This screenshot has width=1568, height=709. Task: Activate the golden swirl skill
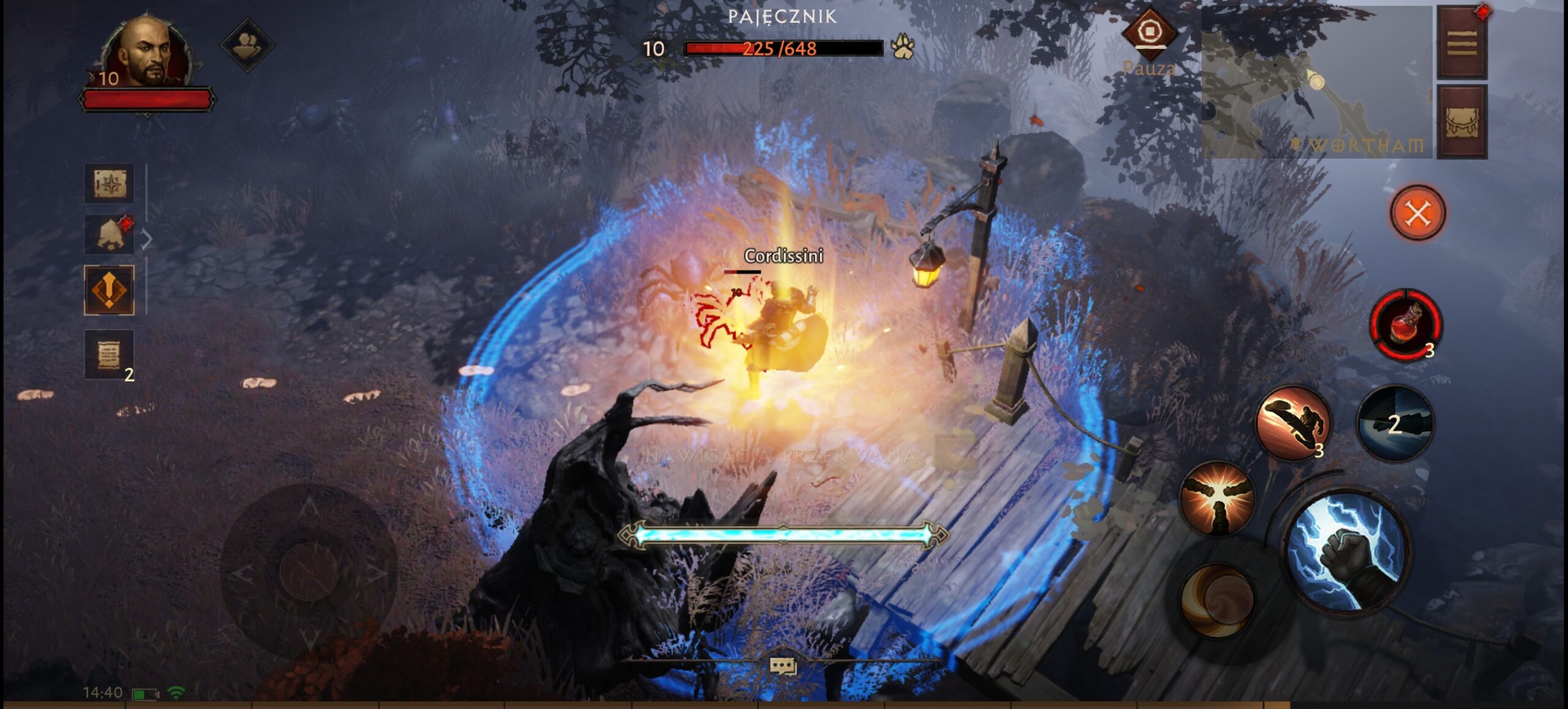(x=1217, y=599)
